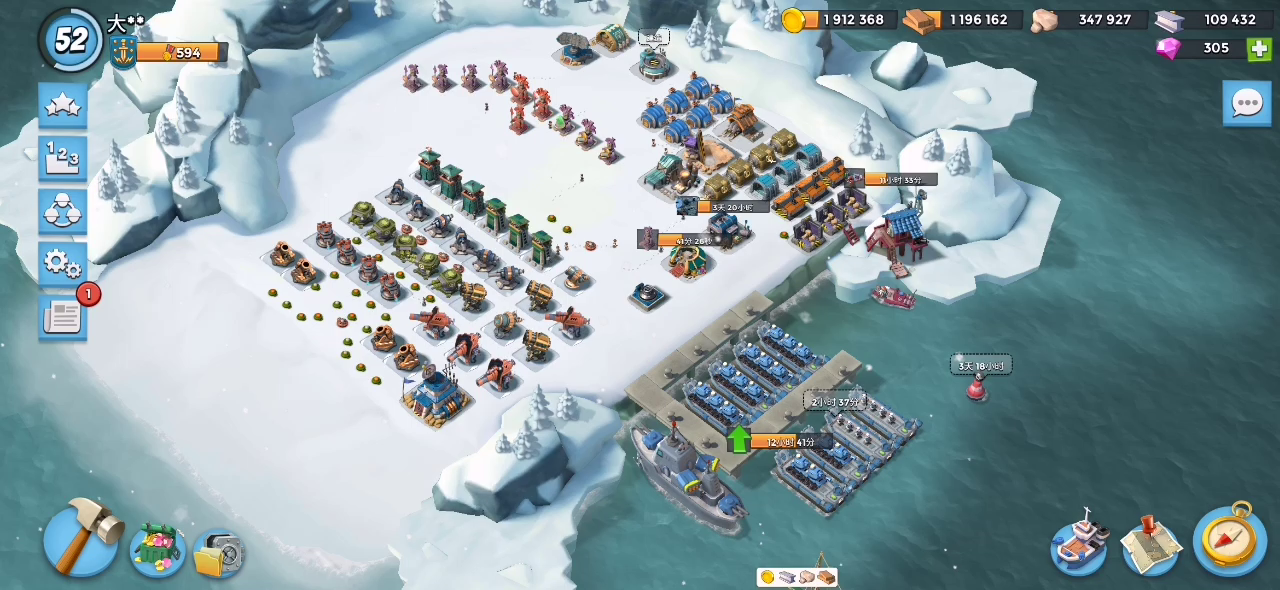This screenshot has height=590, width=1280.
Task: Read the news with one notification
Action: click(x=63, y=317)
